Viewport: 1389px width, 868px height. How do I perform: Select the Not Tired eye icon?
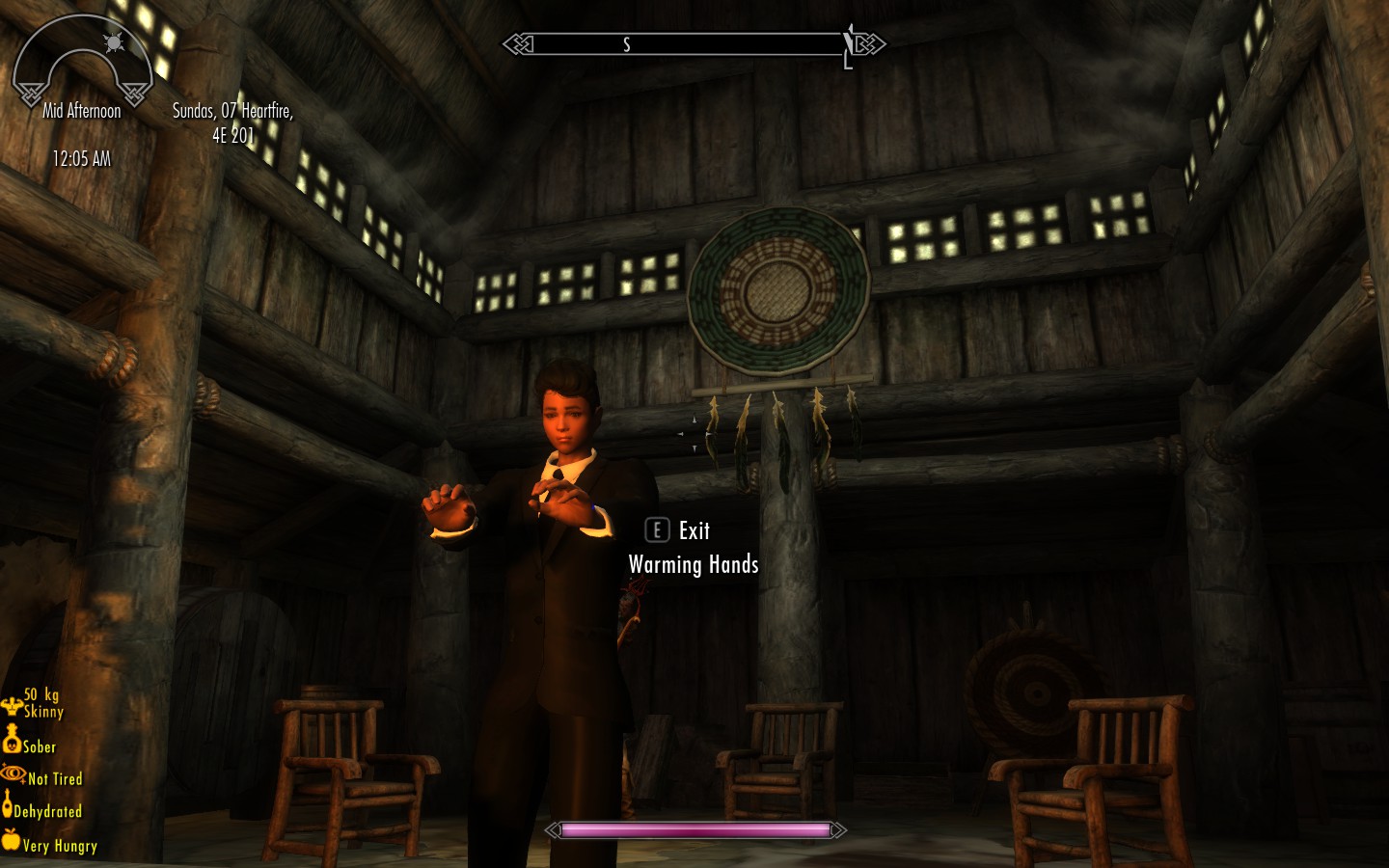(x=13, y=773)
